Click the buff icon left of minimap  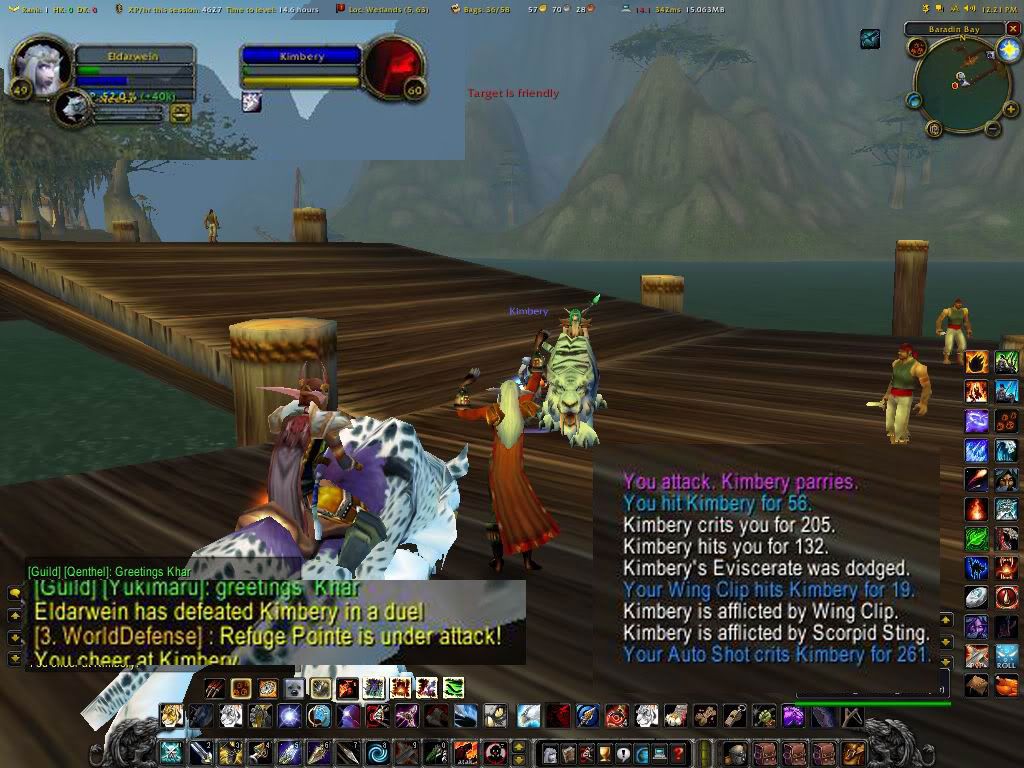click(870, 39)
